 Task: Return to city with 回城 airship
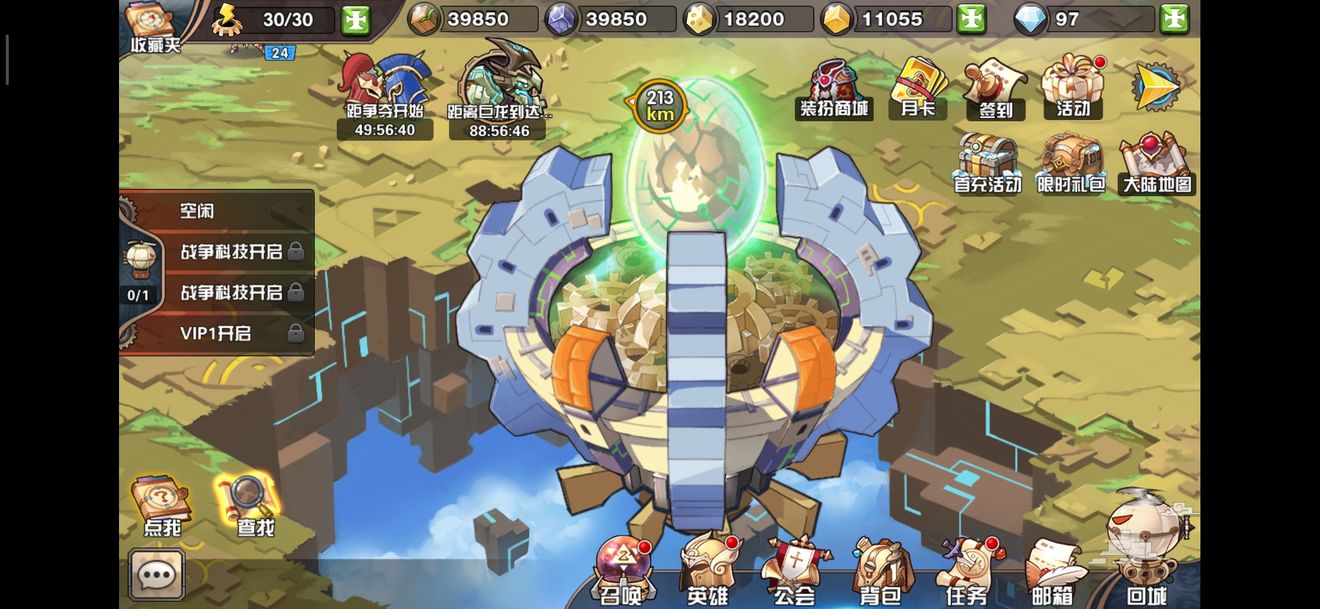[x=1146, y=550]
